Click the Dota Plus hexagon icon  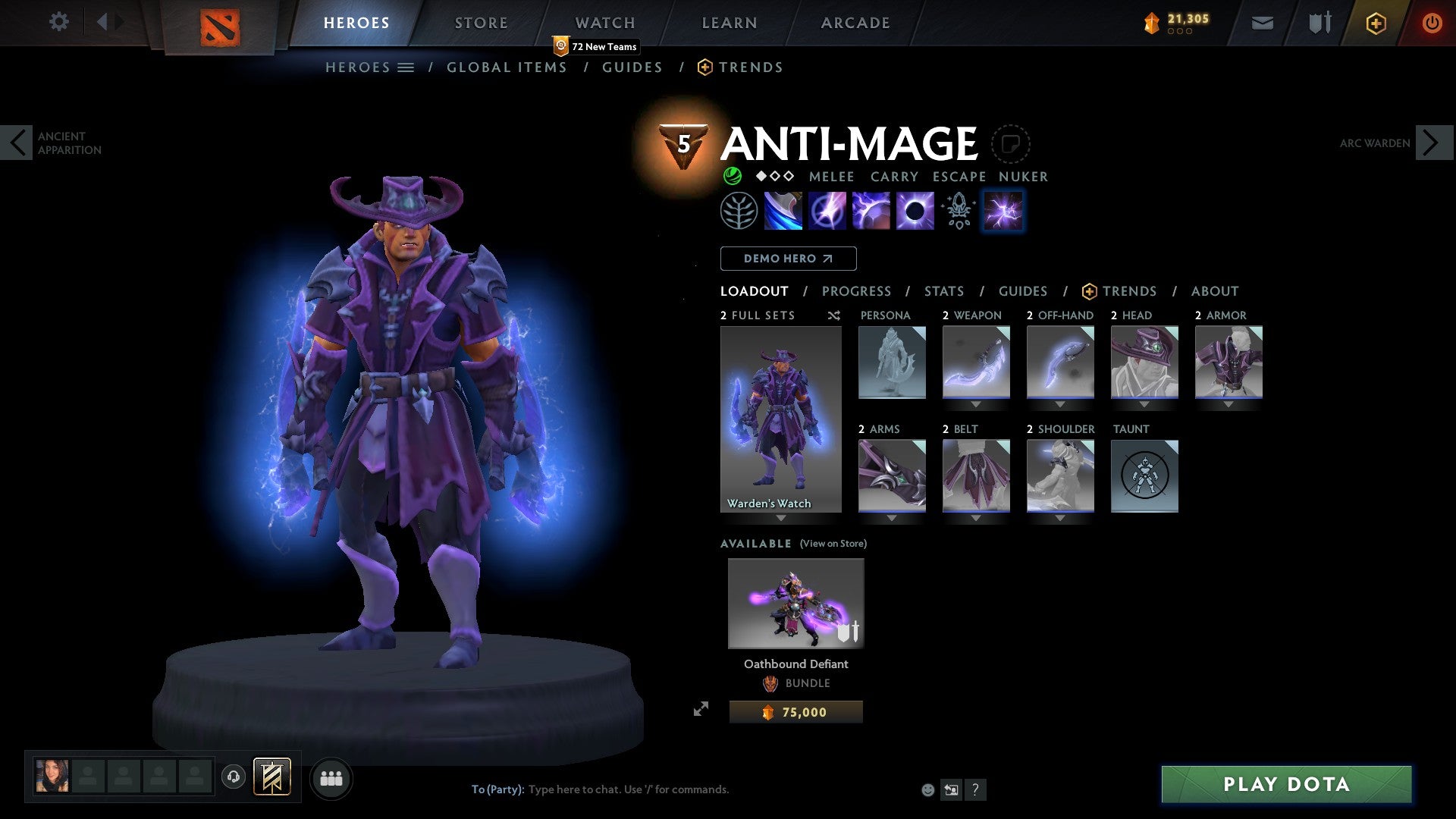coord(1375,22)
